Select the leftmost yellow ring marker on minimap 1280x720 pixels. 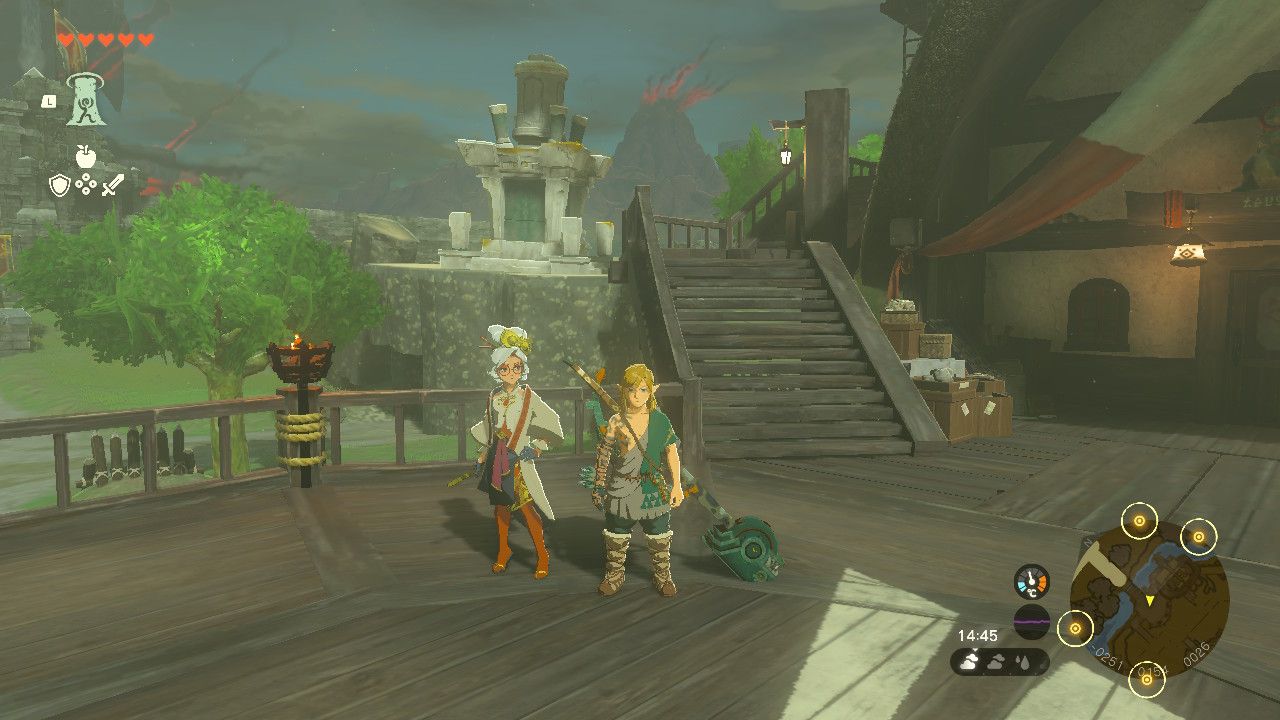(1076, 628)
